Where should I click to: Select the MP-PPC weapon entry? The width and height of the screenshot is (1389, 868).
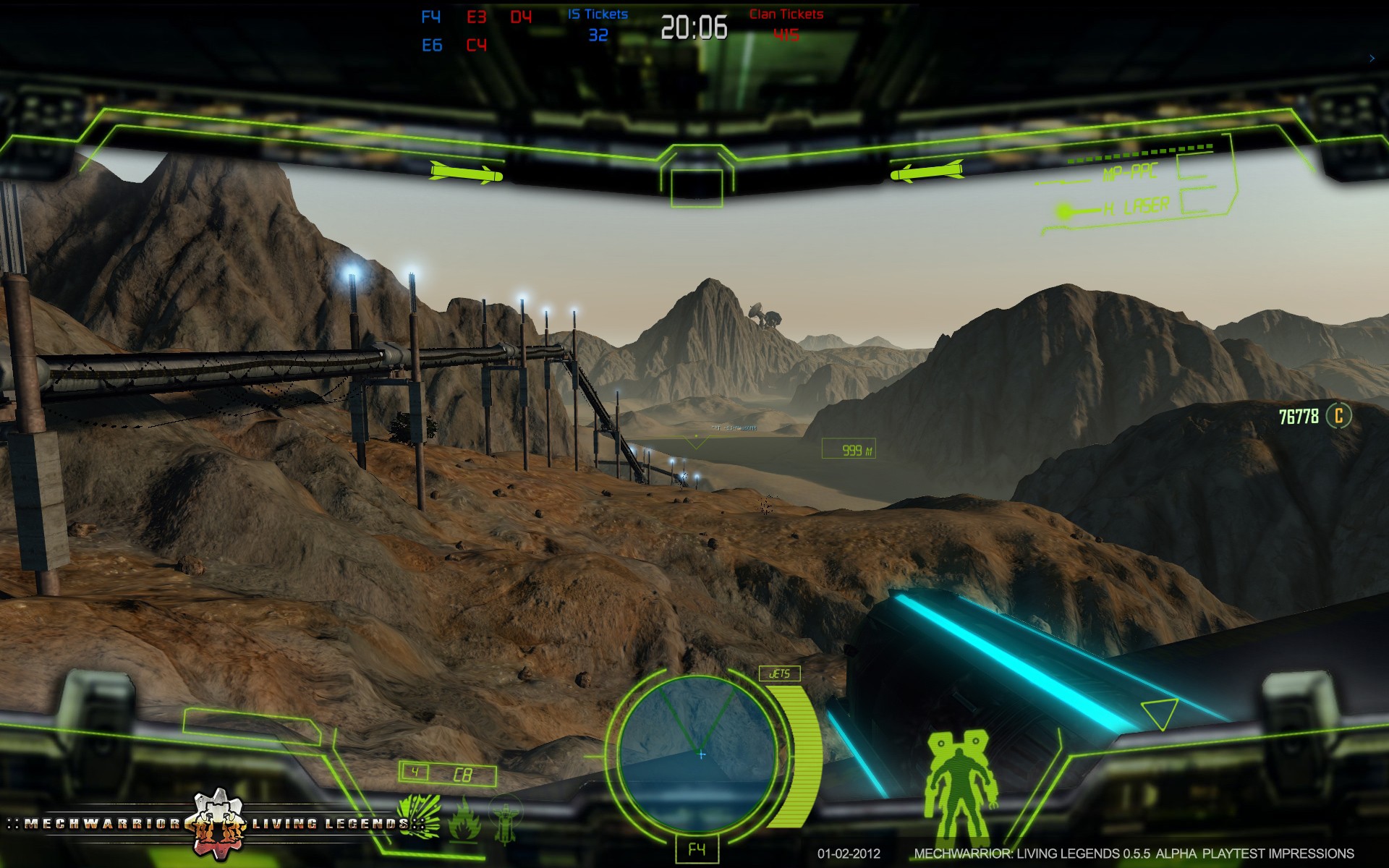(x=1130, y=172)
